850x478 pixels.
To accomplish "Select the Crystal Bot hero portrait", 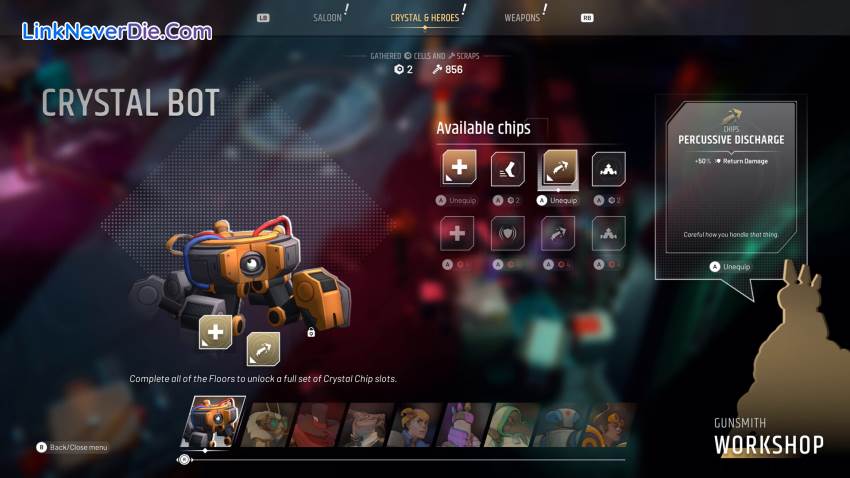I will [213, 421].
